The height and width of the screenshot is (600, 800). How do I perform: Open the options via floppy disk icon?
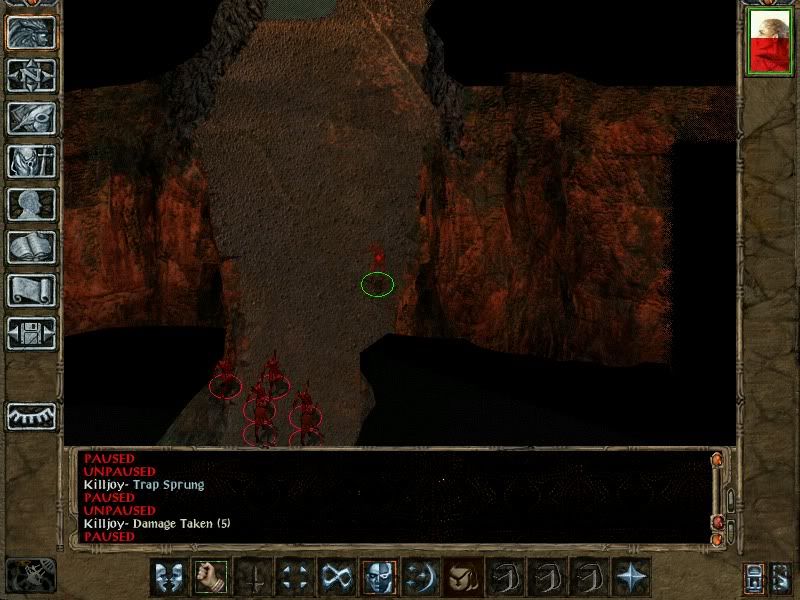click(31, 333)
